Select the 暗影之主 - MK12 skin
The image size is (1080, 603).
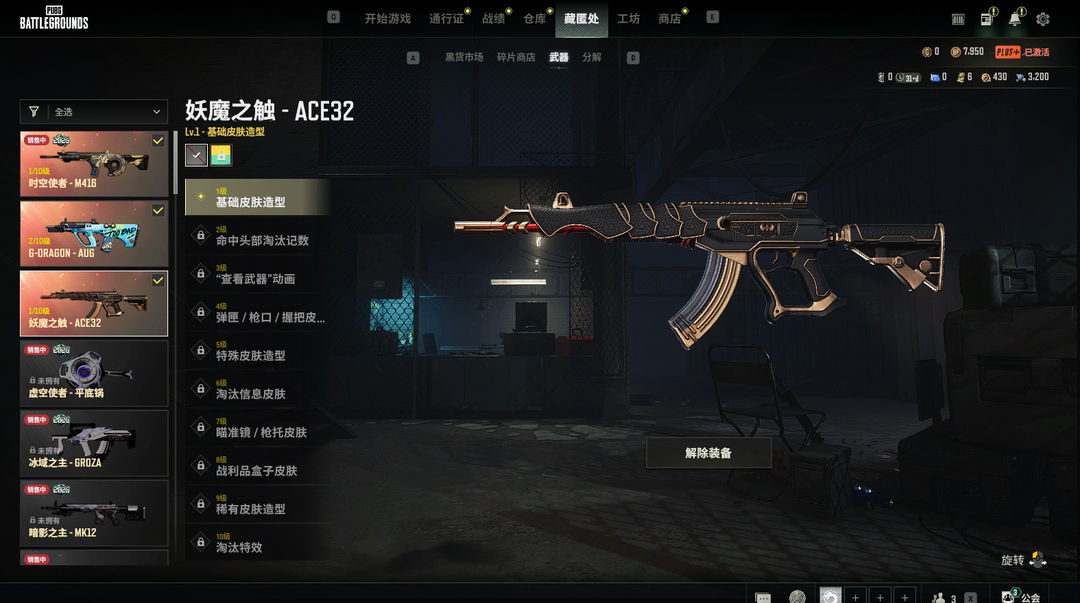coord(94,513)
